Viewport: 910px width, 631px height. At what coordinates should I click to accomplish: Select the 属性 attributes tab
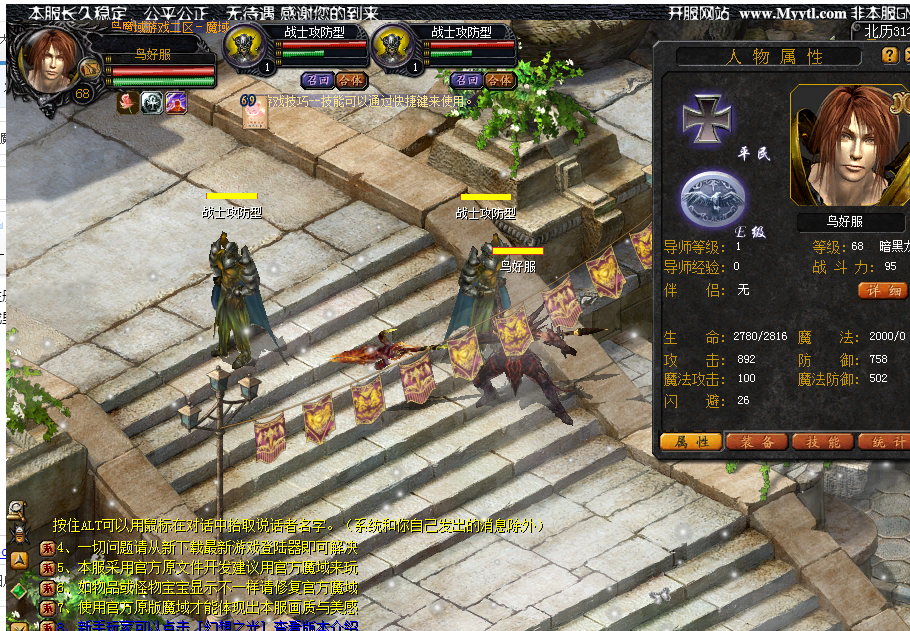pos(691,442)
